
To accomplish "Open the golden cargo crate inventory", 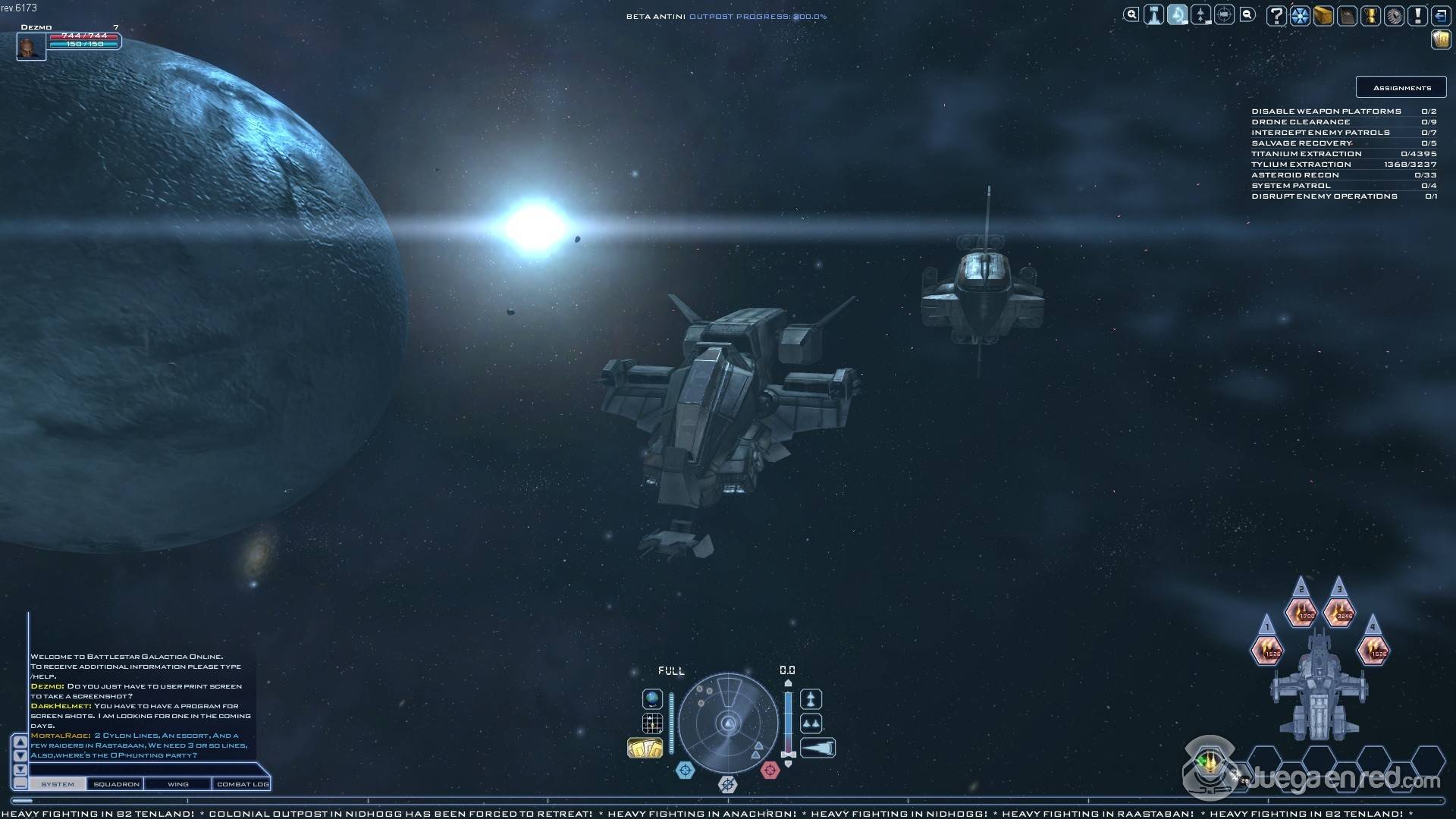I will click(x=1323, y=16).
